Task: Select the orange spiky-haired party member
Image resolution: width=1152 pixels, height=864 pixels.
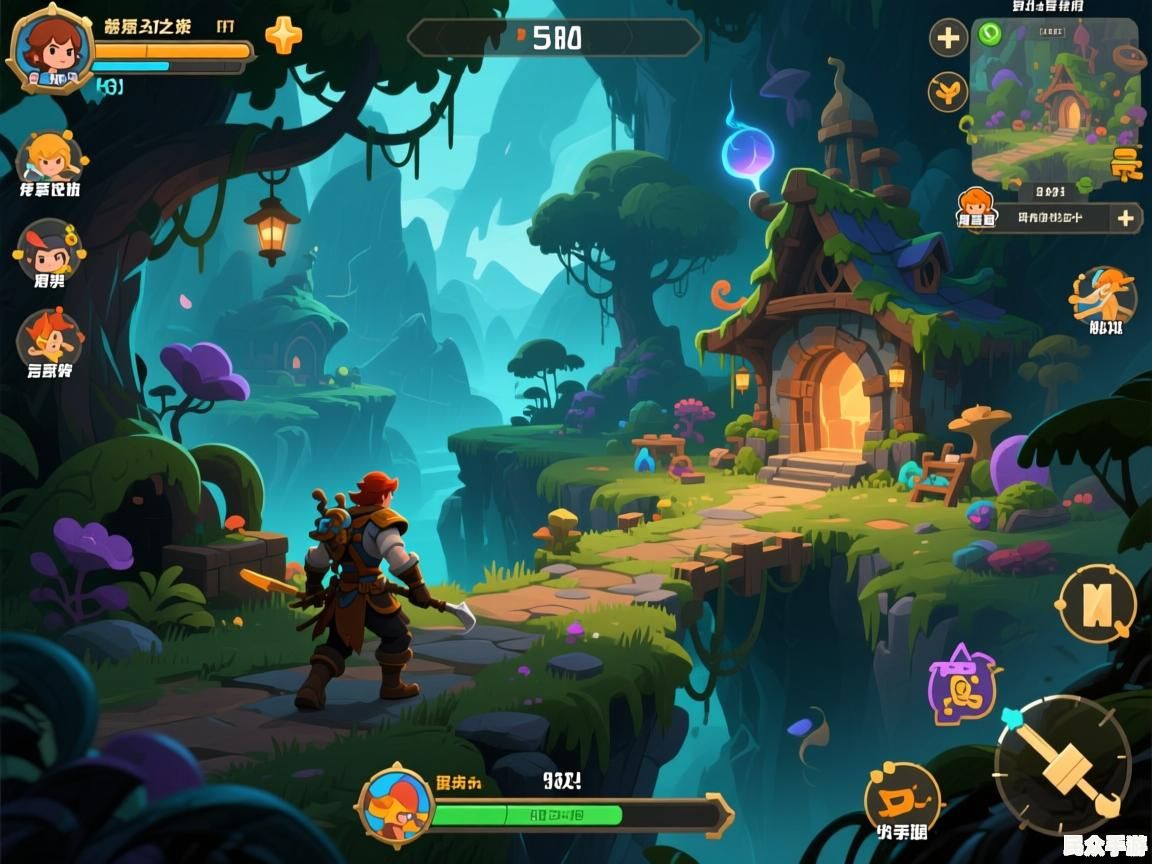Action: click(48, 337)
